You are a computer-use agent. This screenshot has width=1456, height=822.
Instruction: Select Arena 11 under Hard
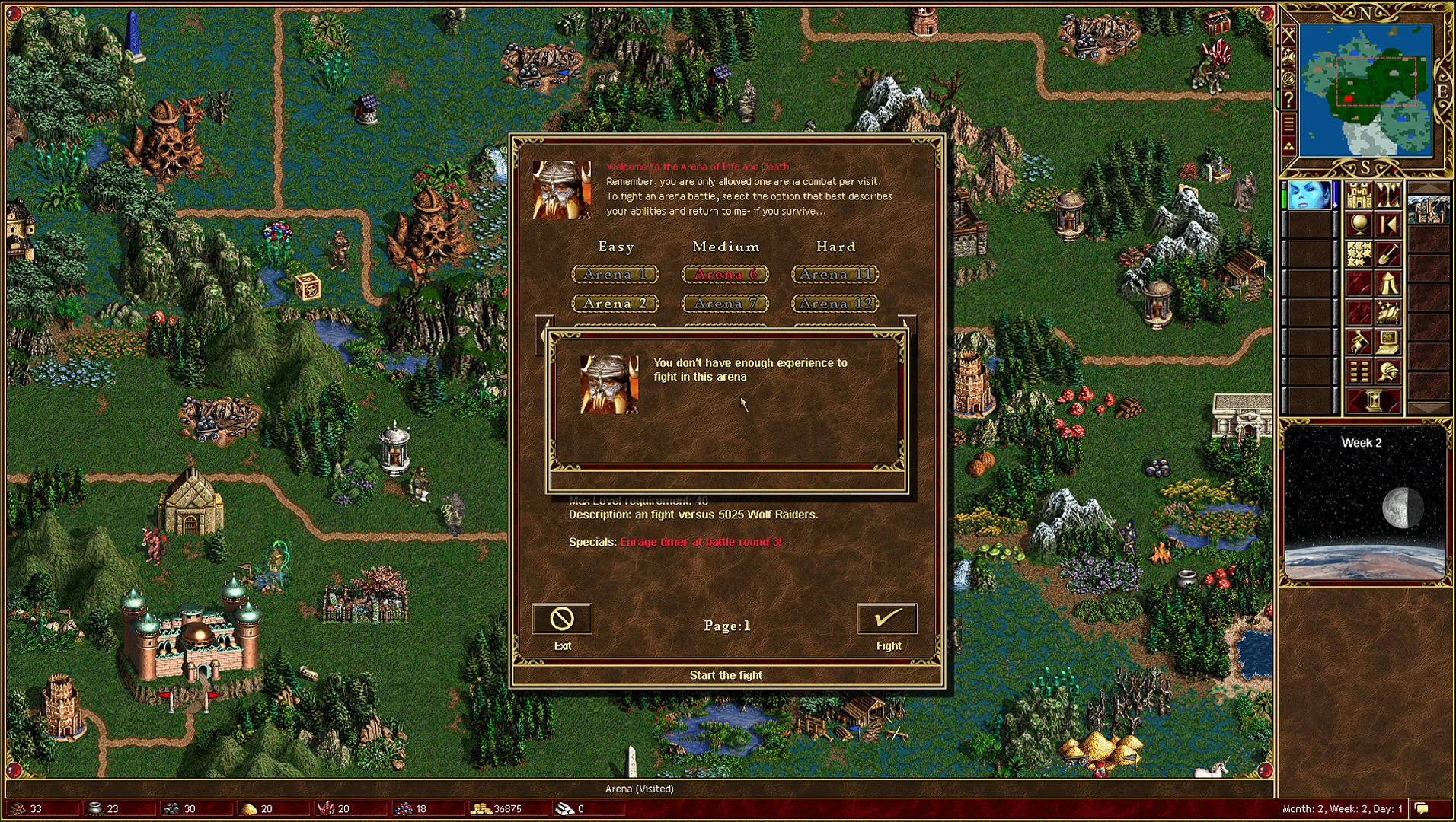[x=835, y=274]
